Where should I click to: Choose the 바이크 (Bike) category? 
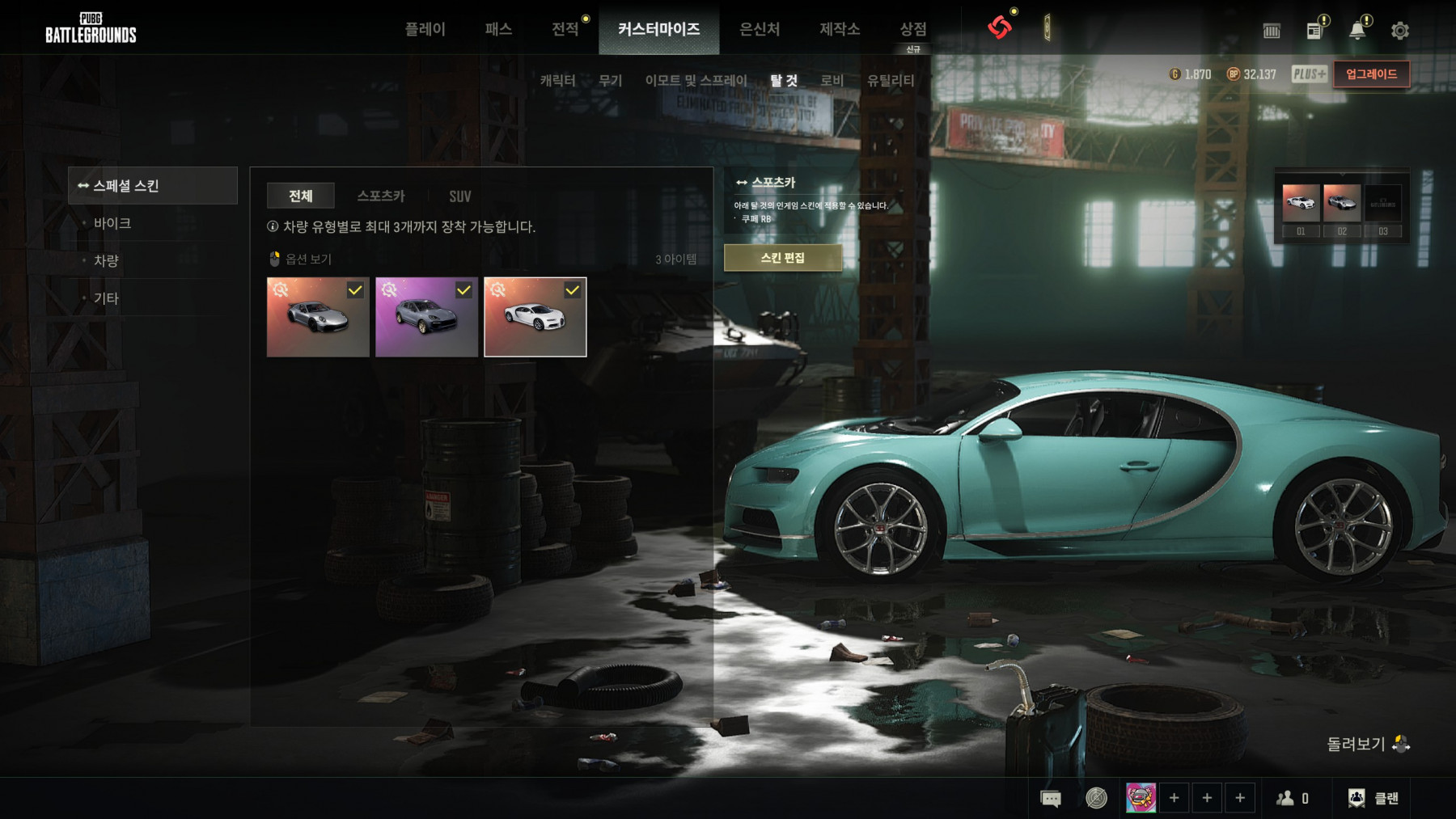(112, 223)
